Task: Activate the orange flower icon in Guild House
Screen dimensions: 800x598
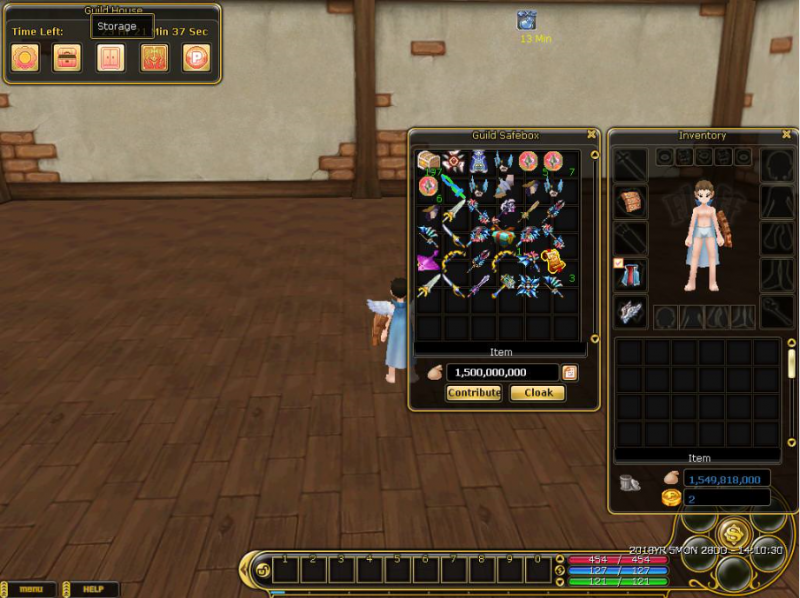Action: (x=25, y=57)
